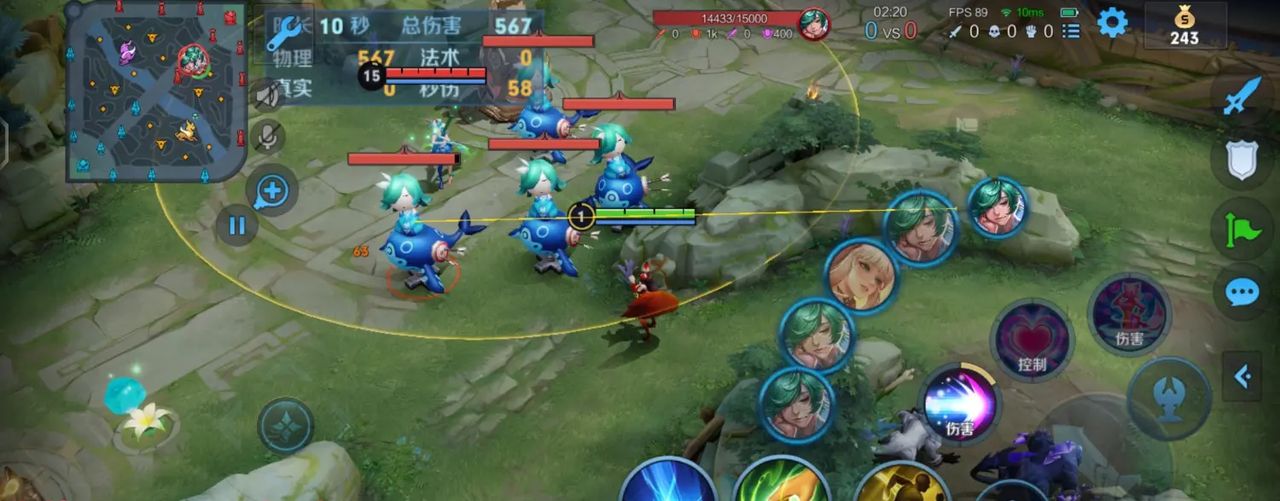Select the blonde hero portrait
The image size is (1280, 501).
[x=862, y=276]
